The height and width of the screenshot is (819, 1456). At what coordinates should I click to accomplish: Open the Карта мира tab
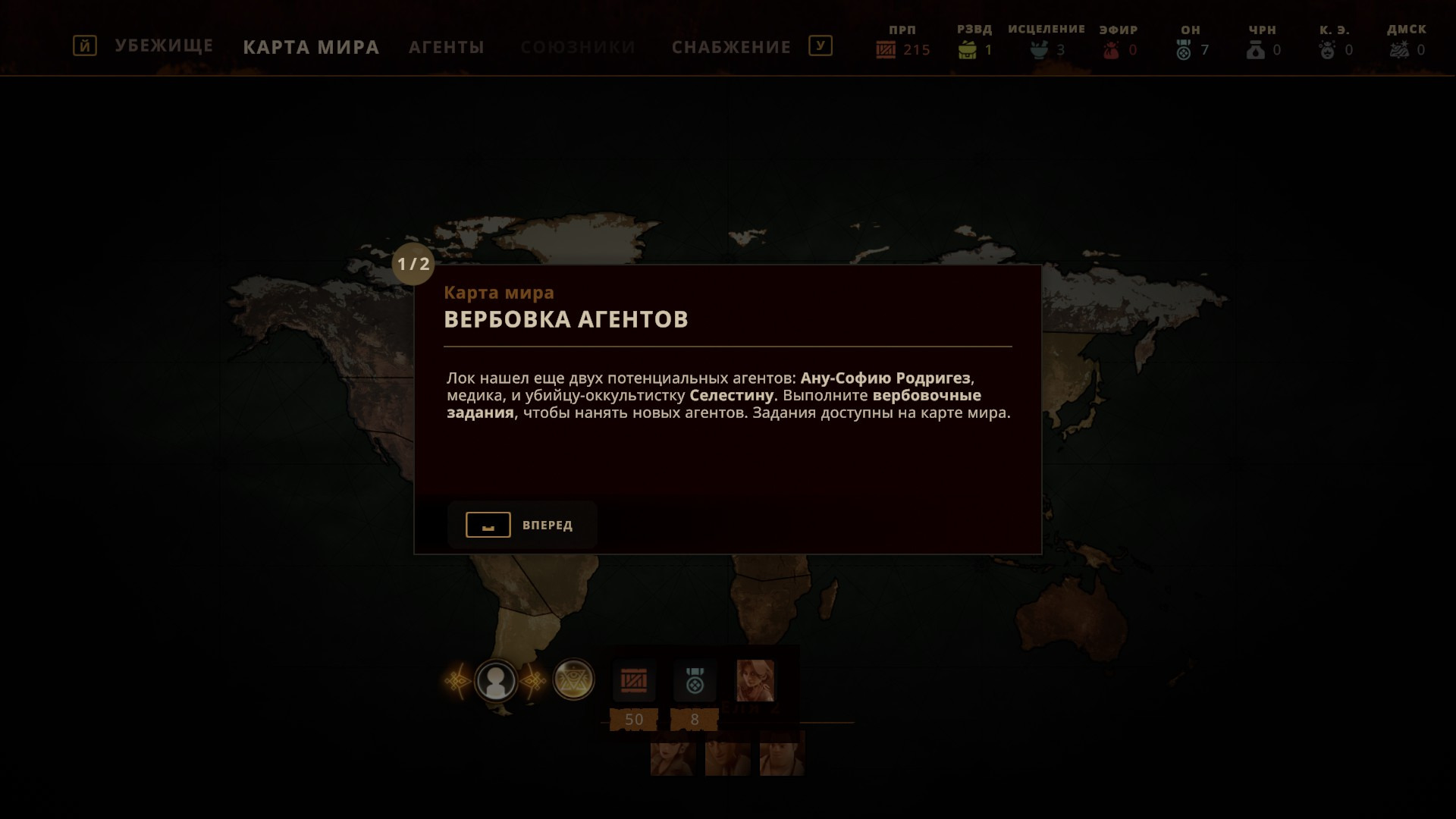coord(311,47)
